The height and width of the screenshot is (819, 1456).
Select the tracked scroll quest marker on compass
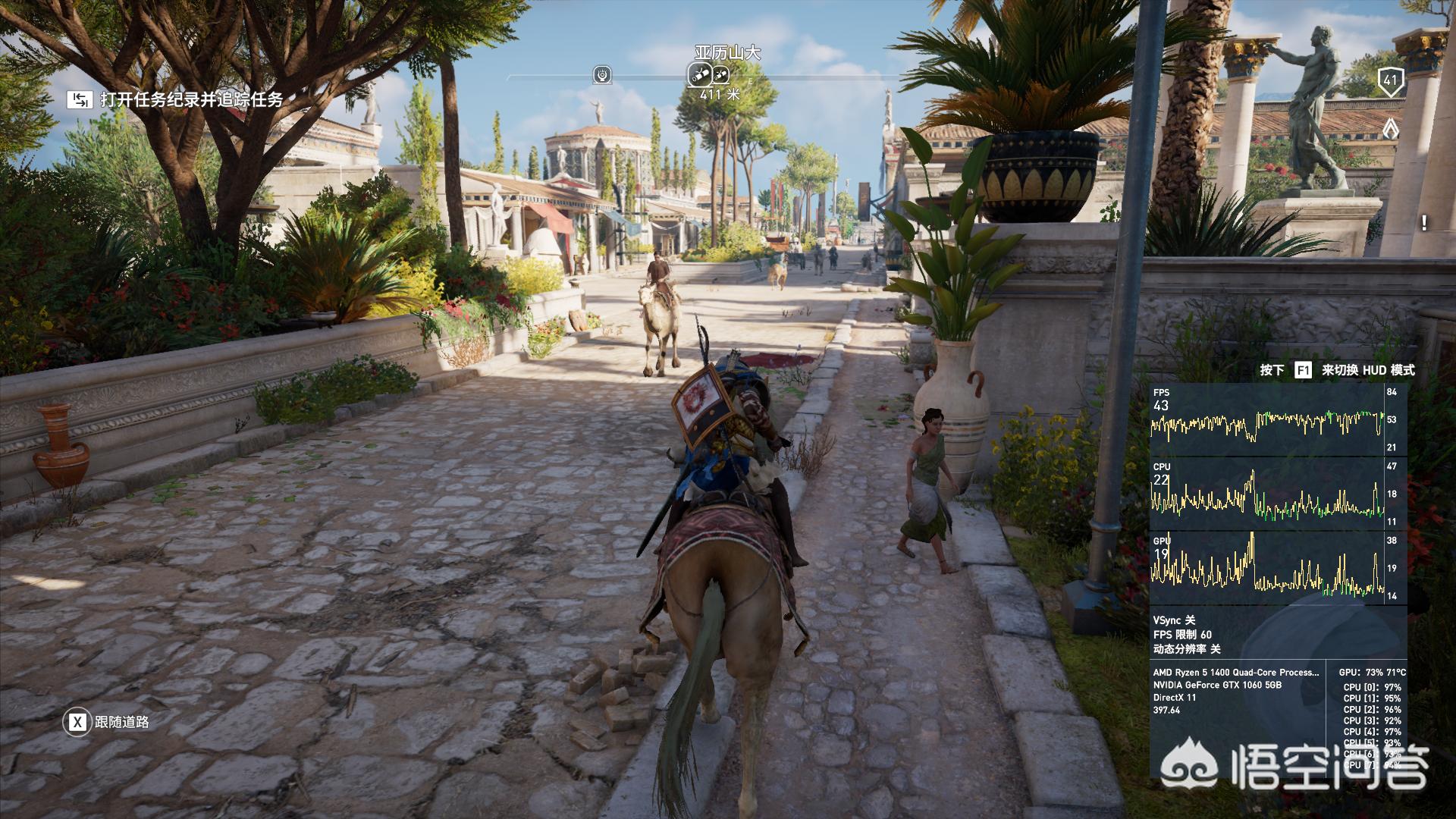(698, 74)
